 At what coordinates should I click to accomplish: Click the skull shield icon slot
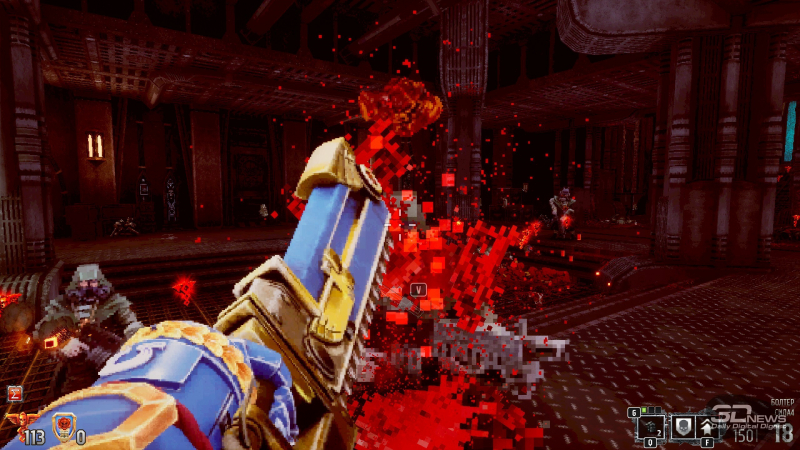coord(683,427)
